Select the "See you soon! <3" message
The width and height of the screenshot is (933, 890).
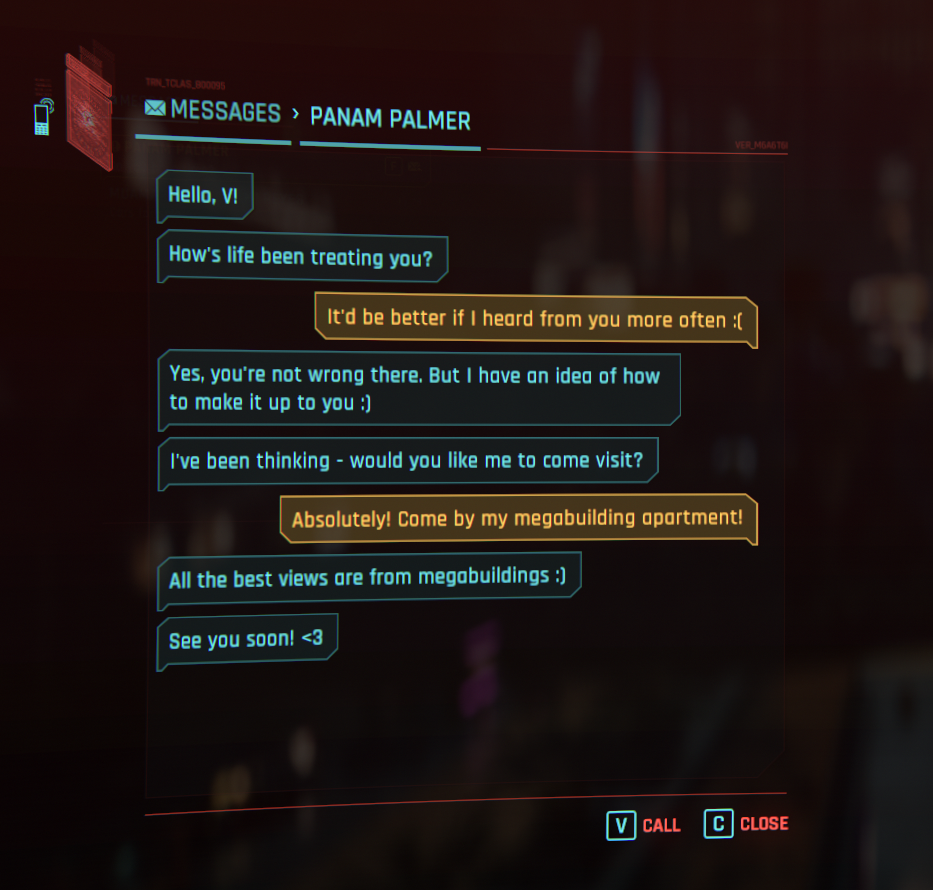click(246, 639)
